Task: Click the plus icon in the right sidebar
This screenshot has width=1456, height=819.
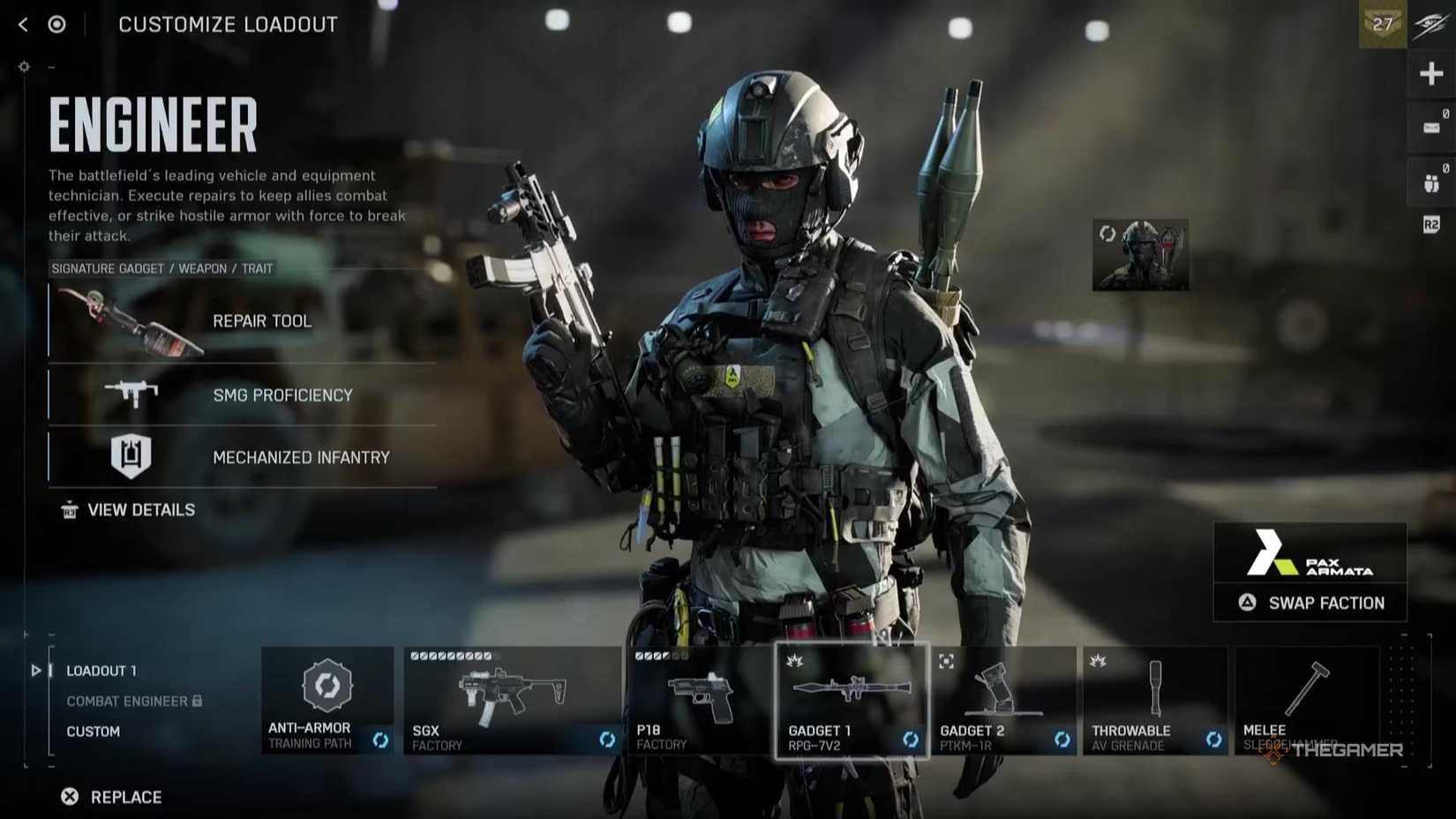Action: point(1431,73)
